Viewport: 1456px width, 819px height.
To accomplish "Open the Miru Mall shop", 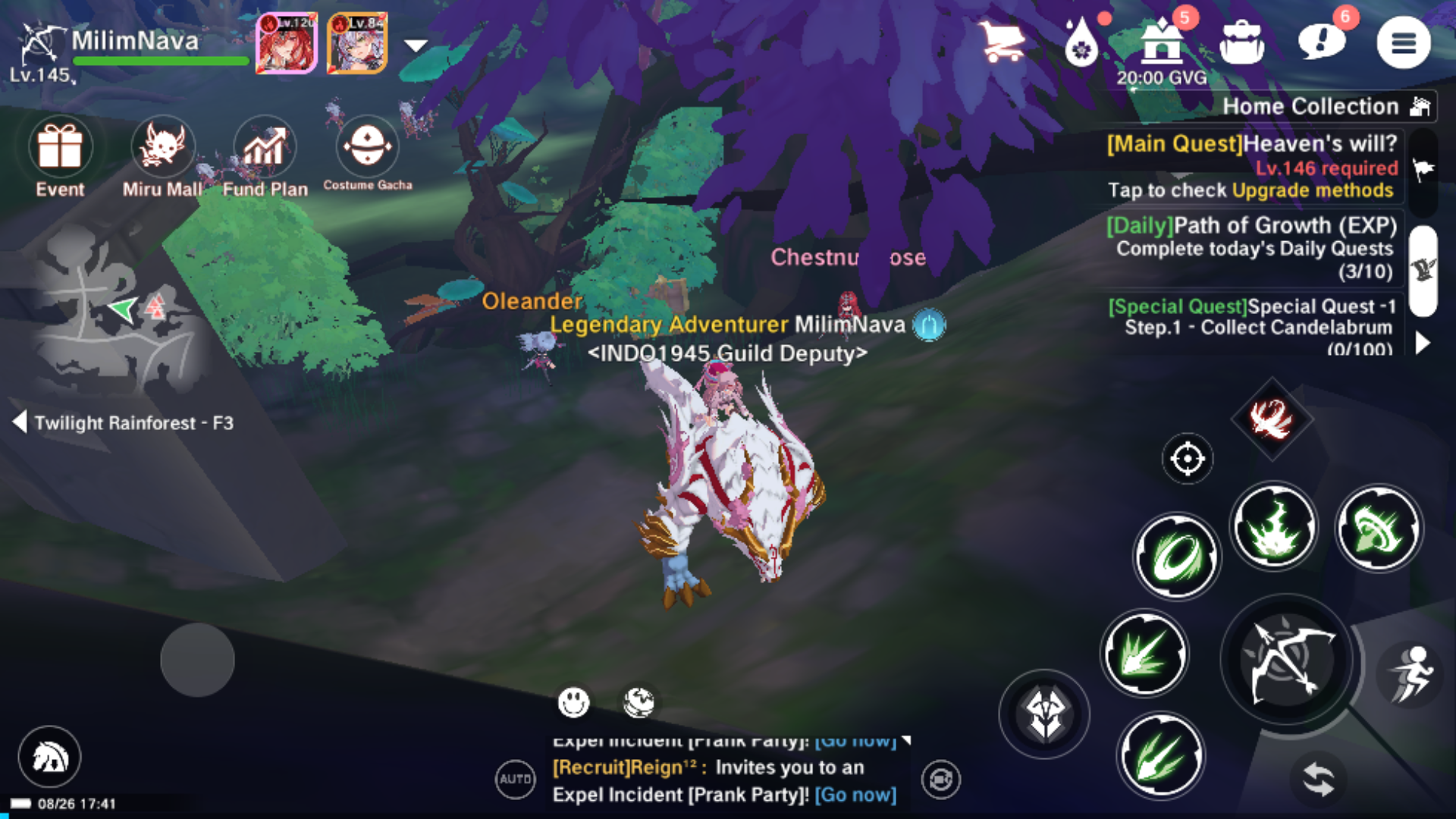I will pos(162,157).
